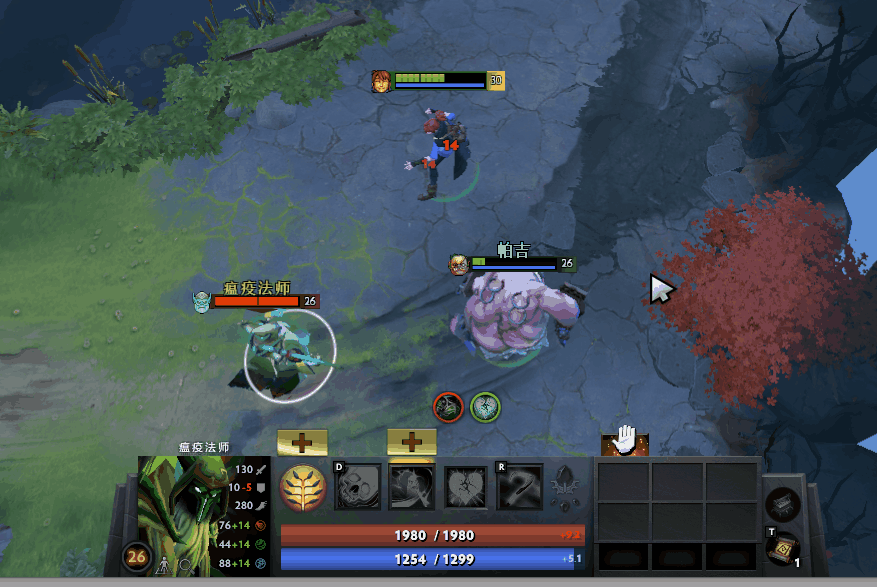877x587 pixels.
Task: Level up using the plus above the talent tree
Action: [x=302, y=441]
